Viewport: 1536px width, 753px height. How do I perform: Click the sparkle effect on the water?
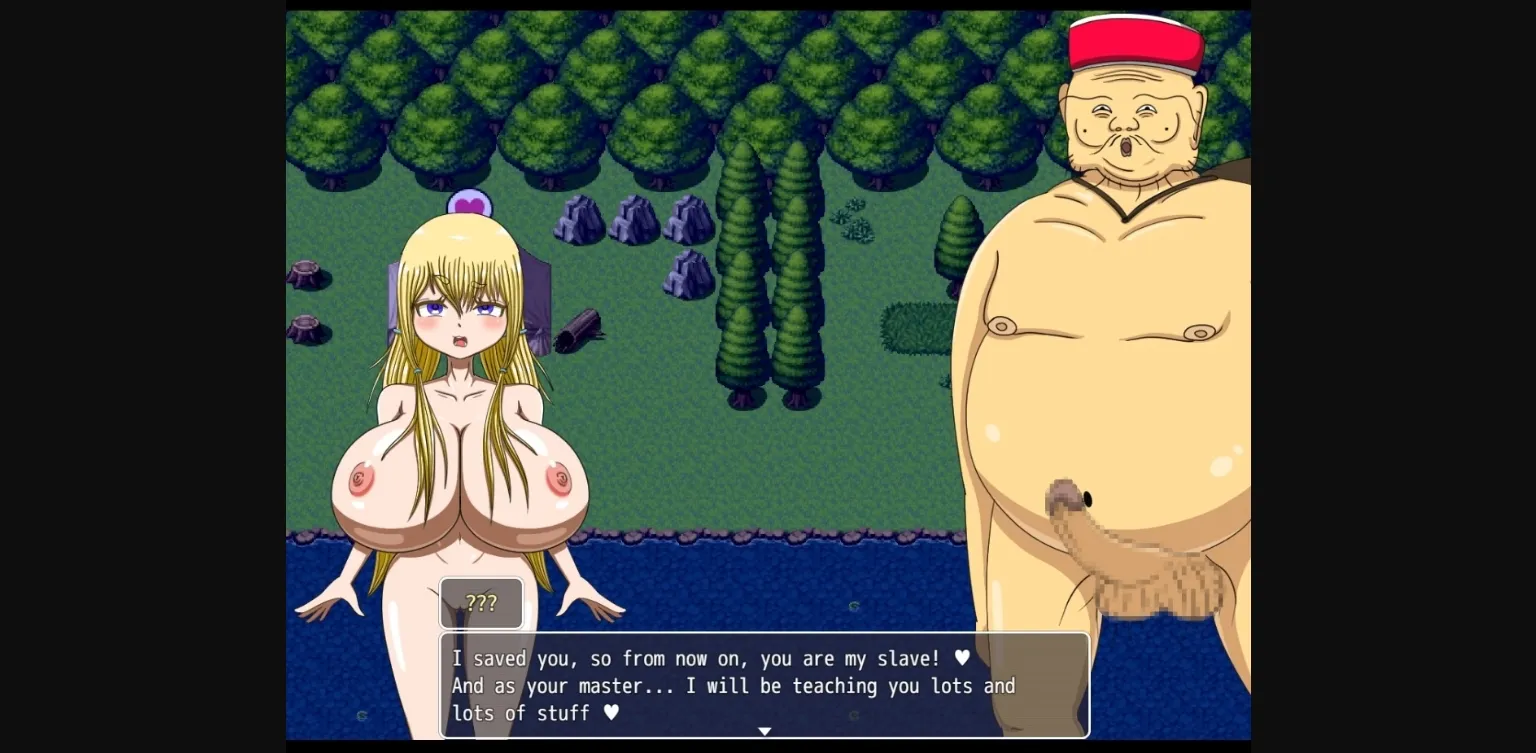853,605
